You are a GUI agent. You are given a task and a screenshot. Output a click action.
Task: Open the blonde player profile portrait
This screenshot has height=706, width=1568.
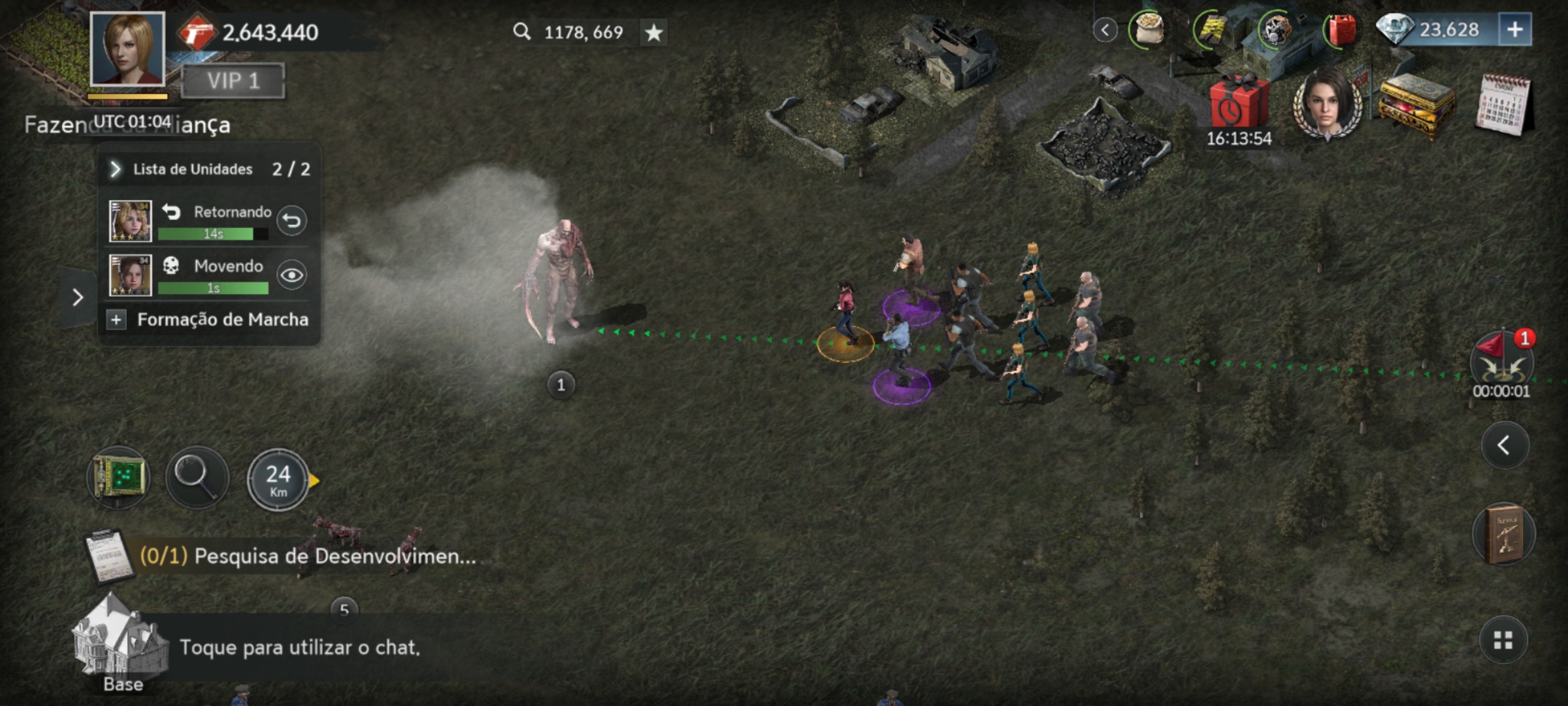[127, 50]
